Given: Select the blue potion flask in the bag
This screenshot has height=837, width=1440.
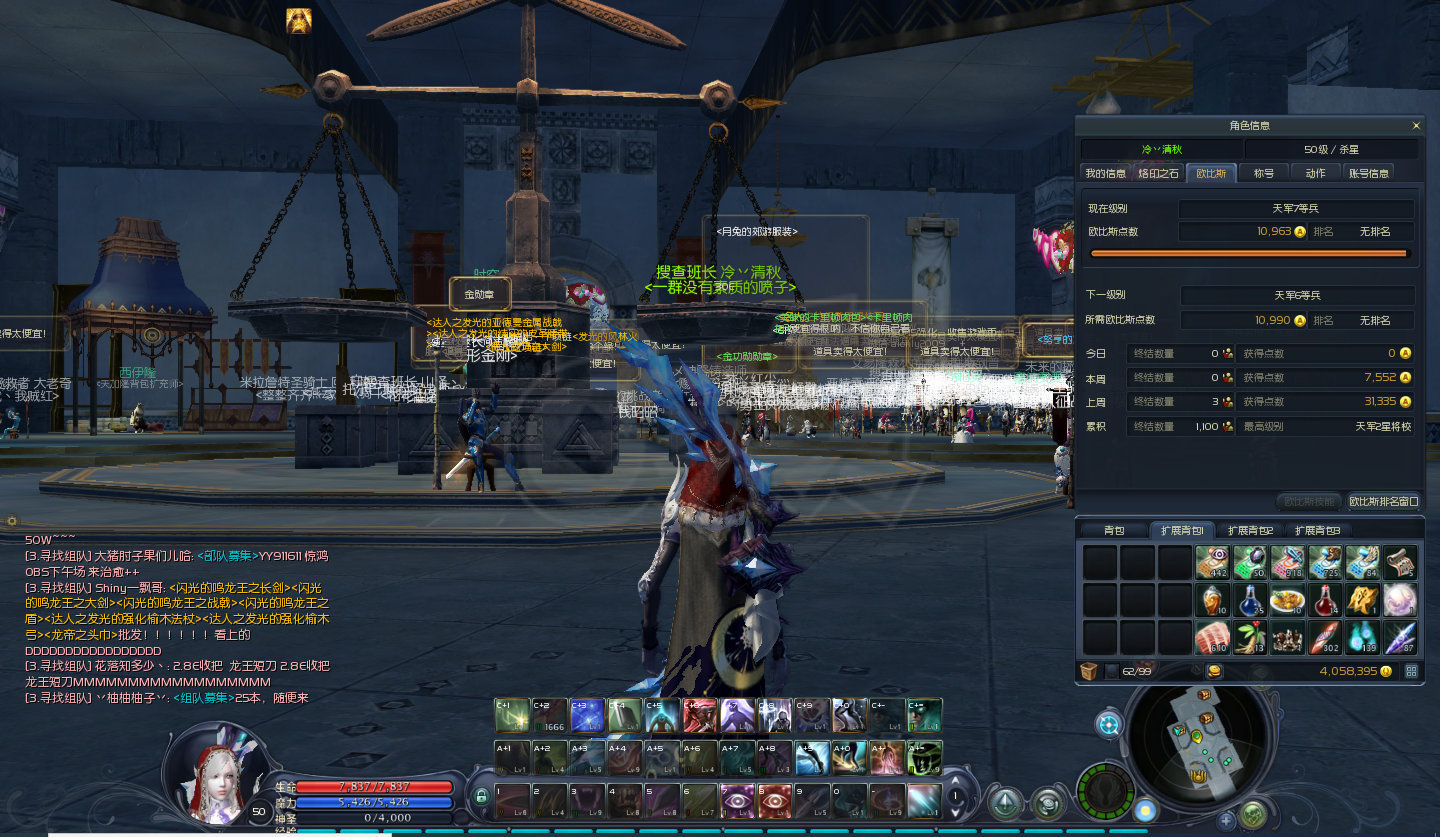Looking at the screenshot, I should click(x=1250, y=600).
